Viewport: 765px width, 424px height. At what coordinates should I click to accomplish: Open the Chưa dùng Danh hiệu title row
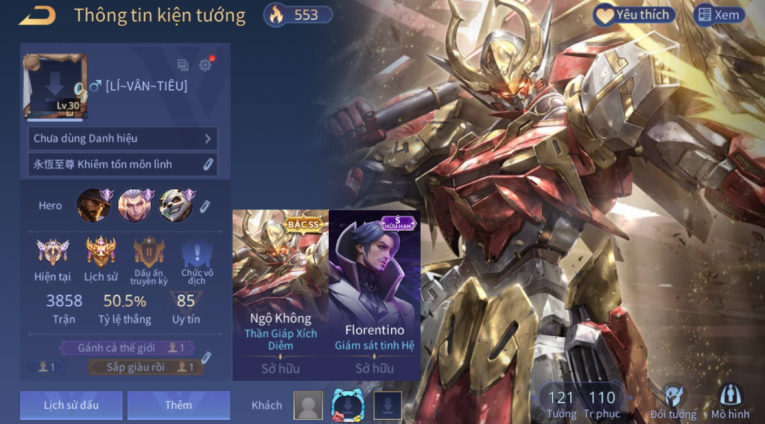coord(122,138)
